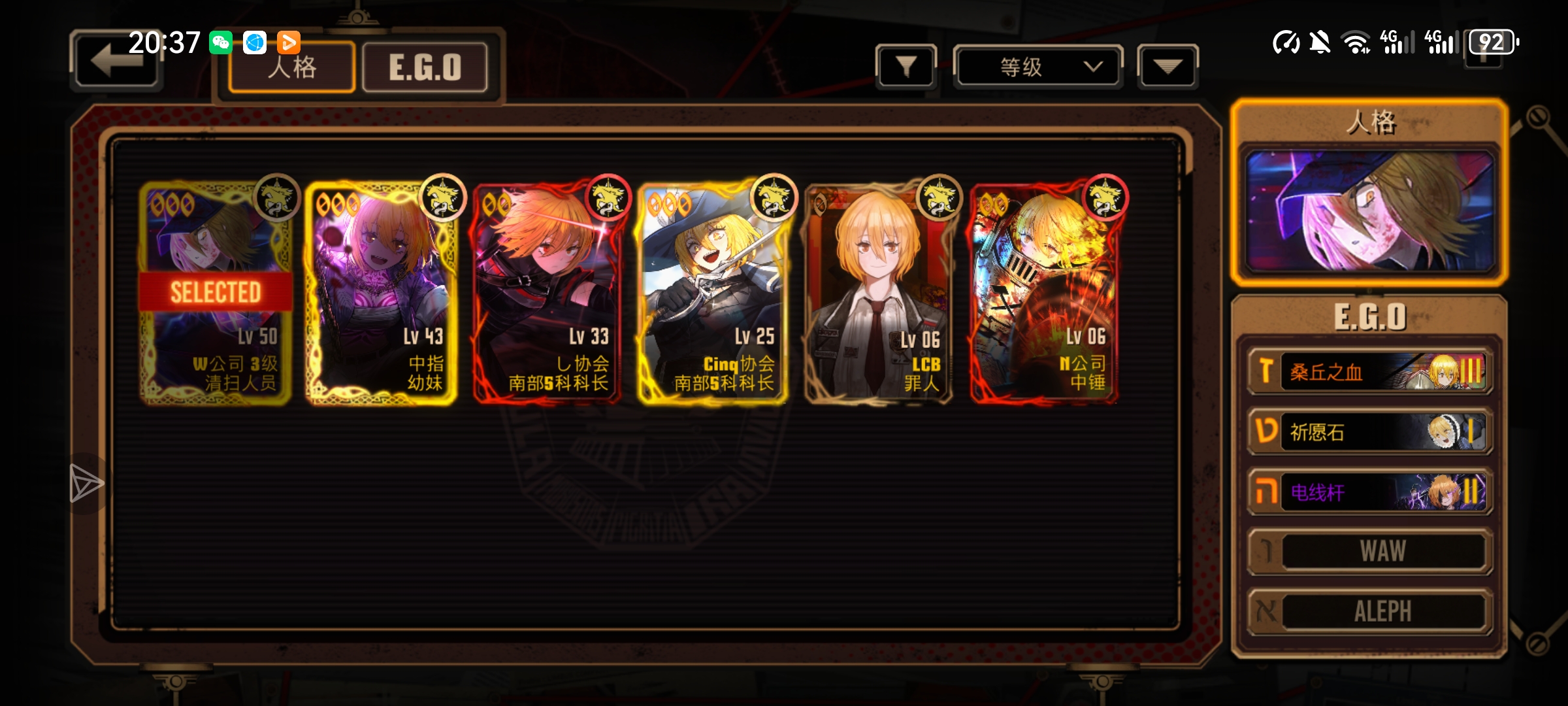Viewport: 1568px width, 706px height.
Task: Choose the Lv 06 LCB 罪人 card
Action: coord(879,294)
